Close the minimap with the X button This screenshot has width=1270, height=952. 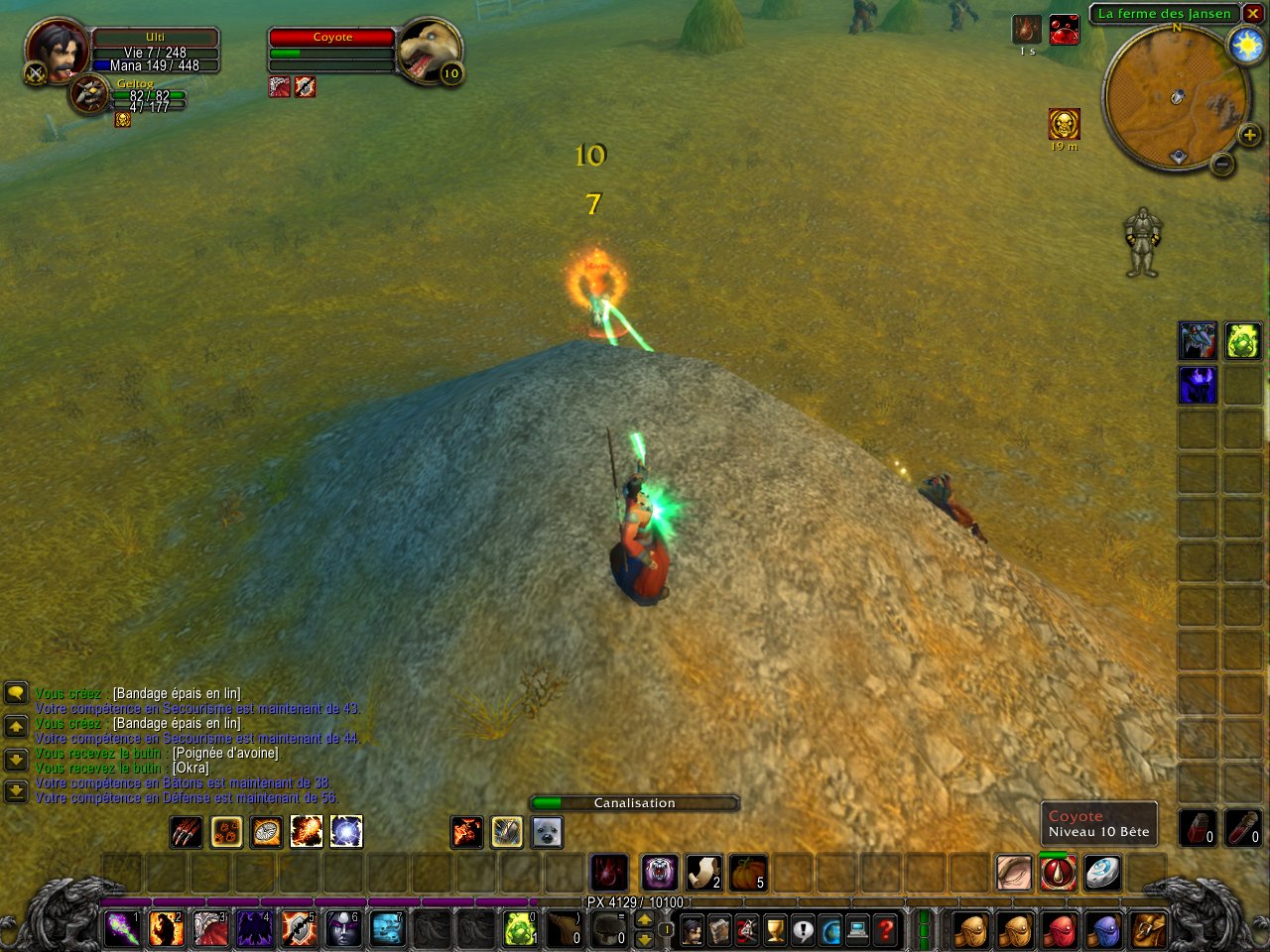[1253, 13]
